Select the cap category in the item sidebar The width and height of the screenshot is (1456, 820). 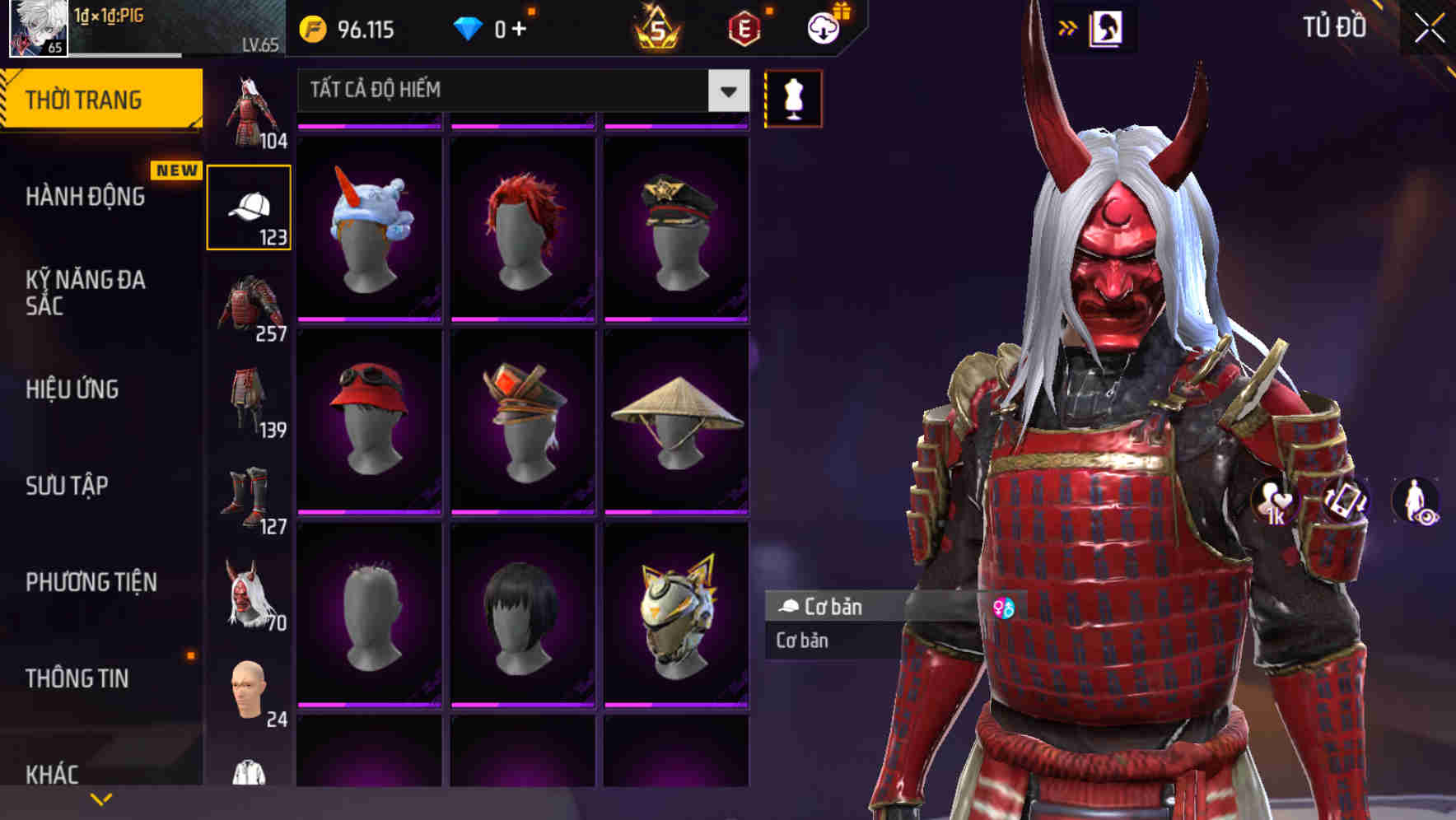pyautogui.click(x=250, y=206)
